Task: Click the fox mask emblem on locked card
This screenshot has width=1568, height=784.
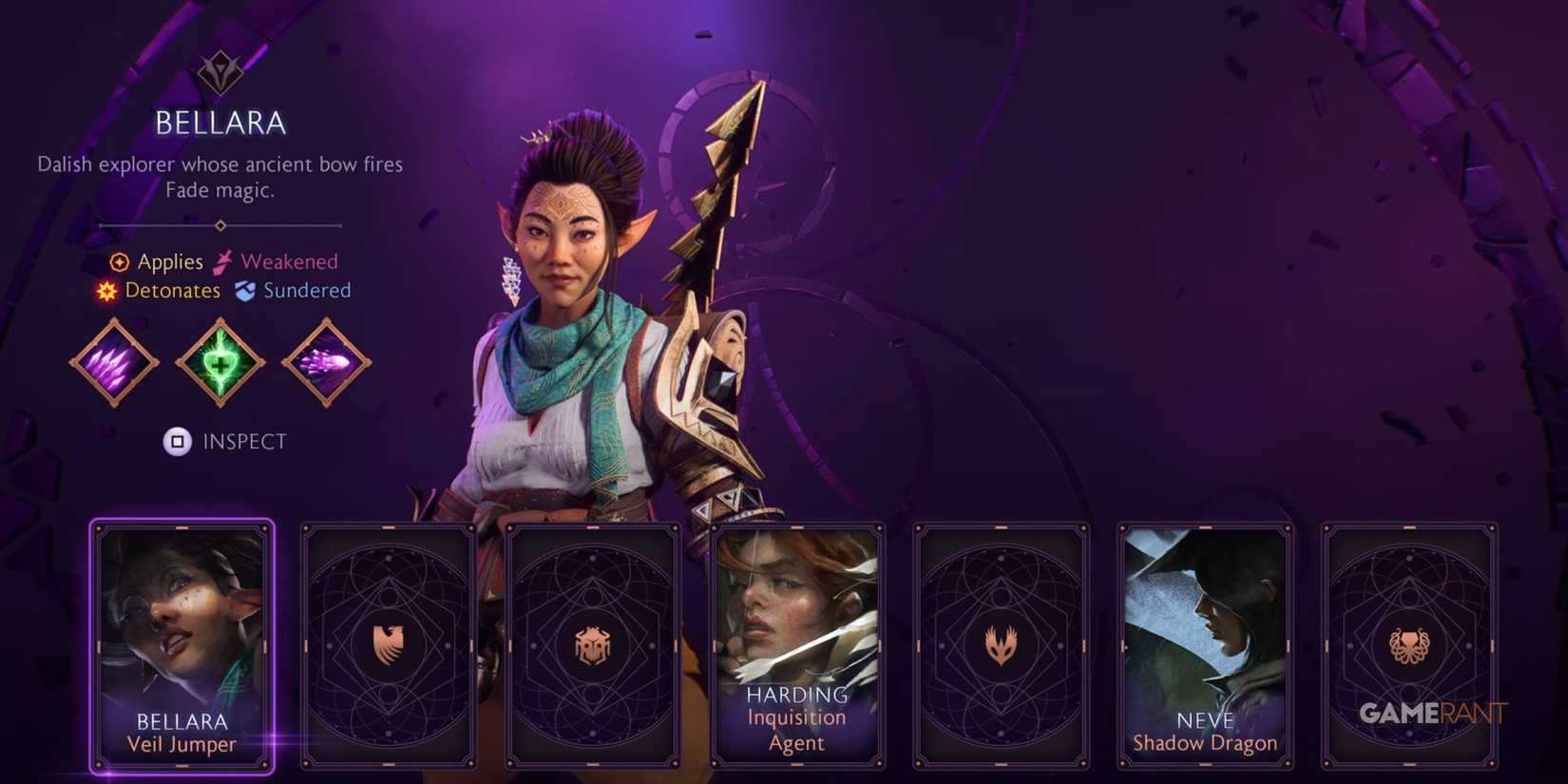Action: pos(1003,642)
